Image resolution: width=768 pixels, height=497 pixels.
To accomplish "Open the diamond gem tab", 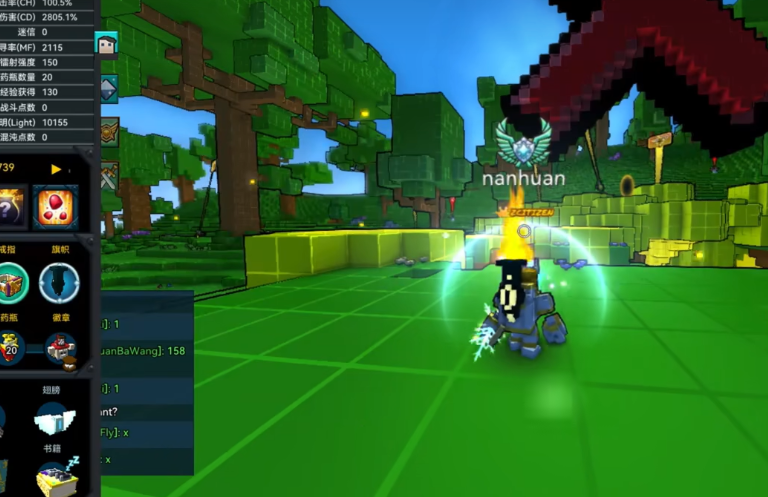I will coord(107,88).
